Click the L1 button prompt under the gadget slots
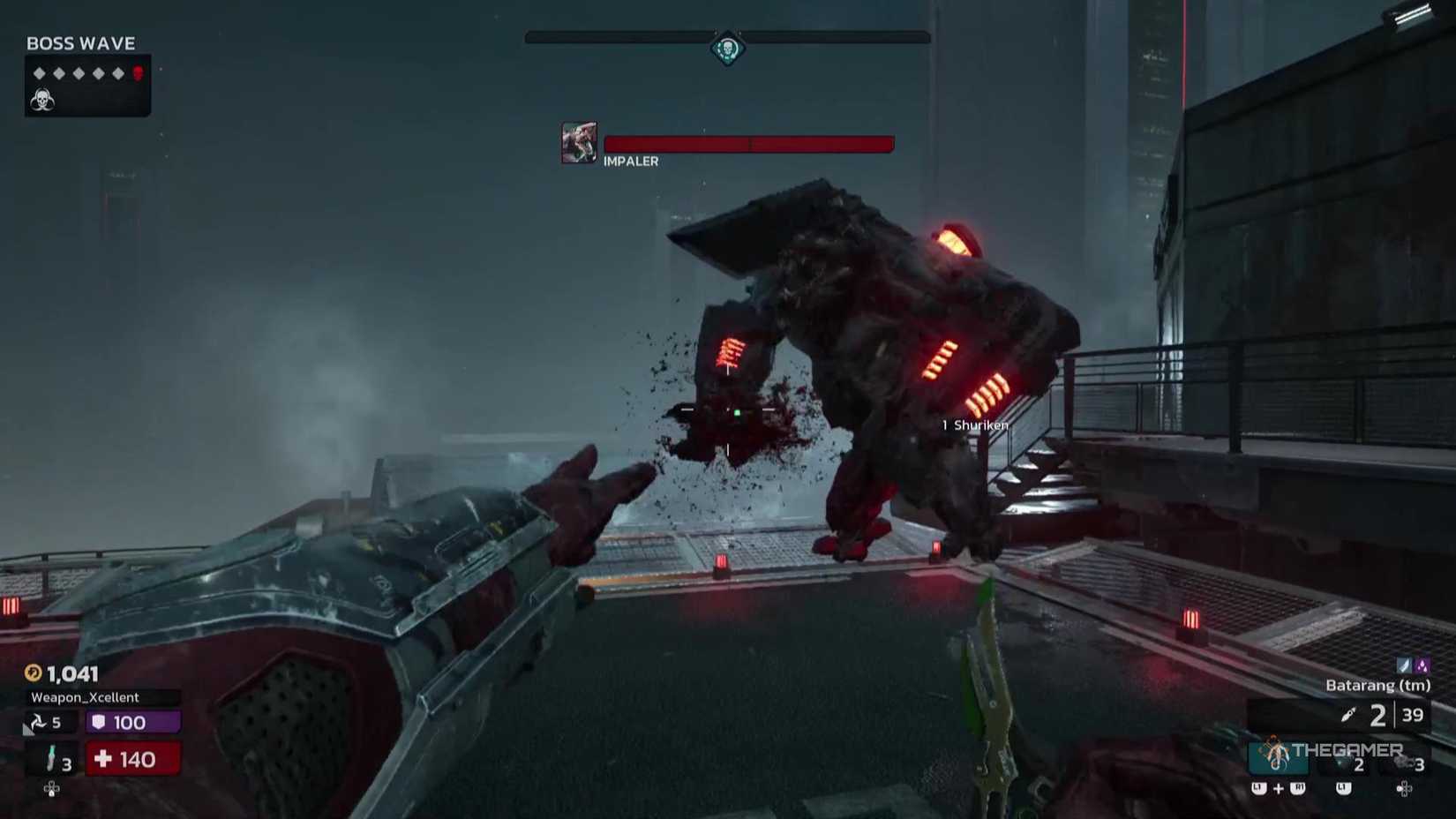The height and width of the screenshot is (819, 1456). (1342, 788)
